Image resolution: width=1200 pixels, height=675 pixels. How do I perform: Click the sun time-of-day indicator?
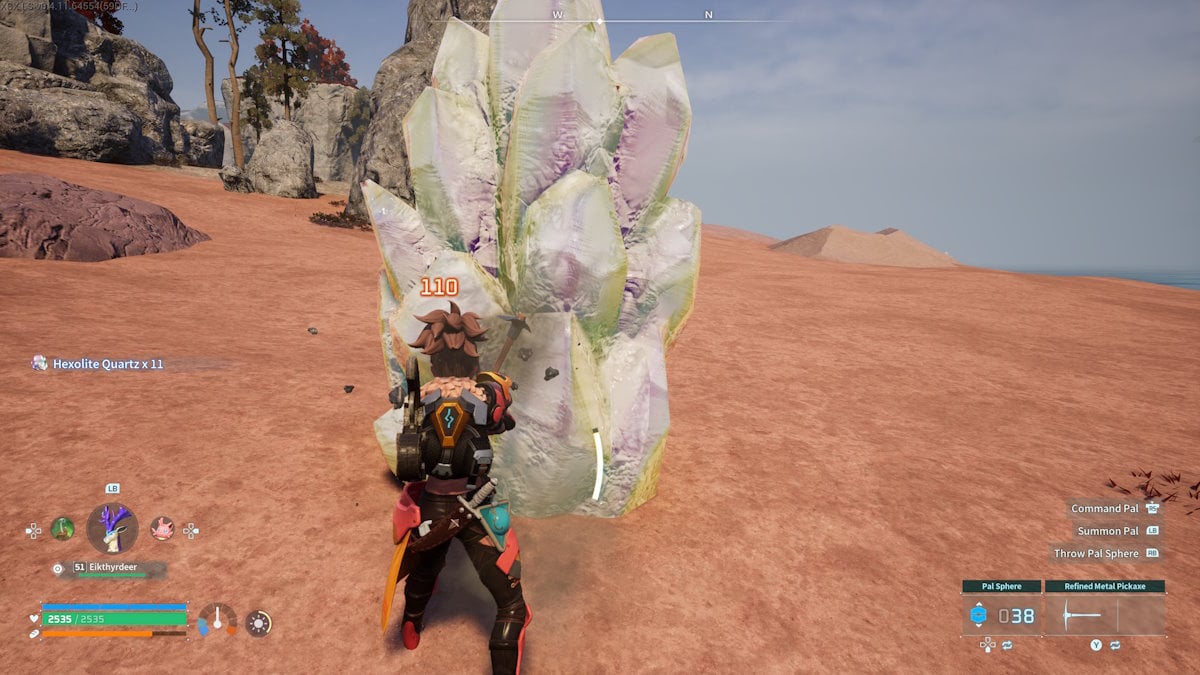click(x=258, y=623)
